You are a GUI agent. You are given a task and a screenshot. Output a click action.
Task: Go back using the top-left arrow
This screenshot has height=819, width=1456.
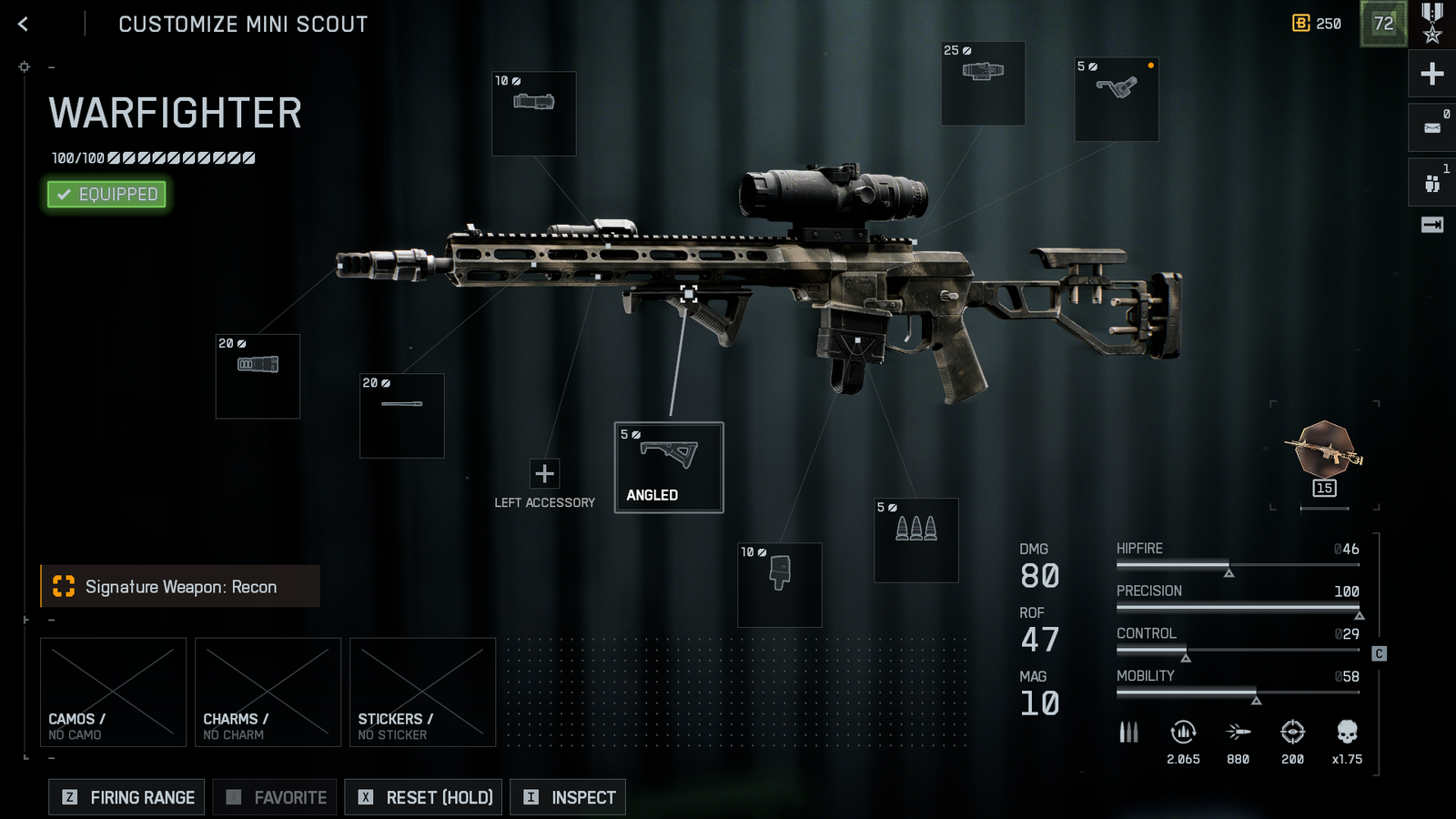[24, 25]
